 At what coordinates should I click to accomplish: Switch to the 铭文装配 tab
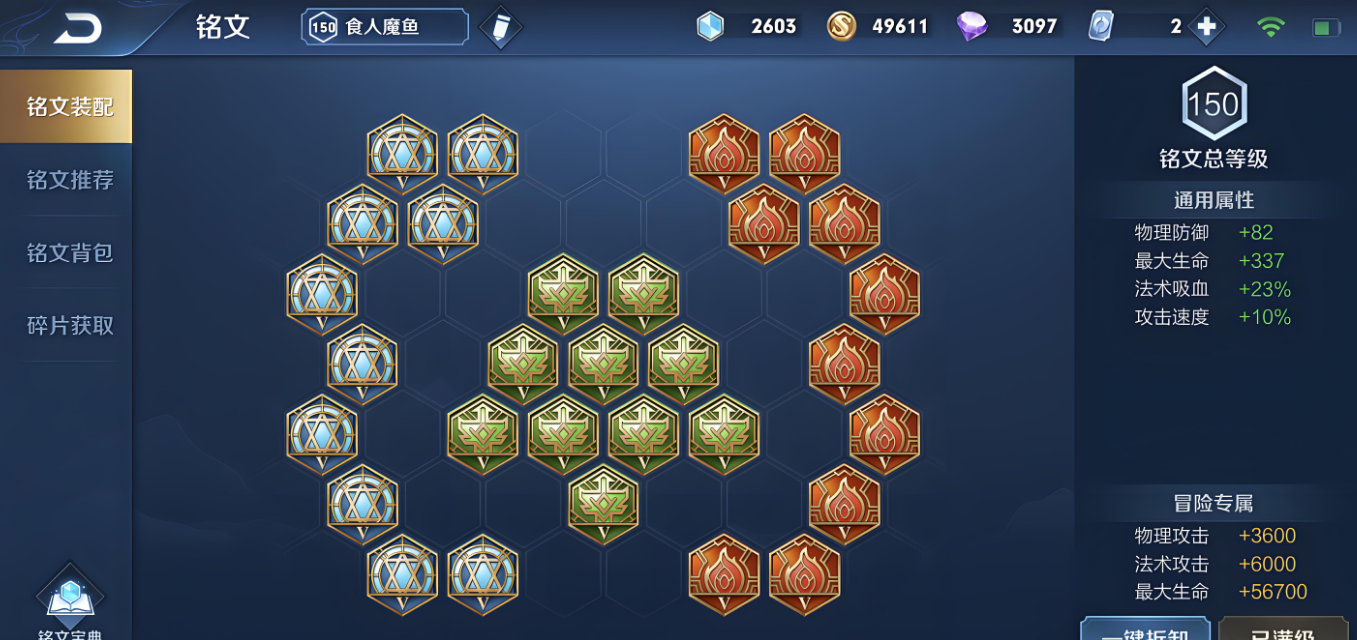pyautogui.click(x=67, y=107)
